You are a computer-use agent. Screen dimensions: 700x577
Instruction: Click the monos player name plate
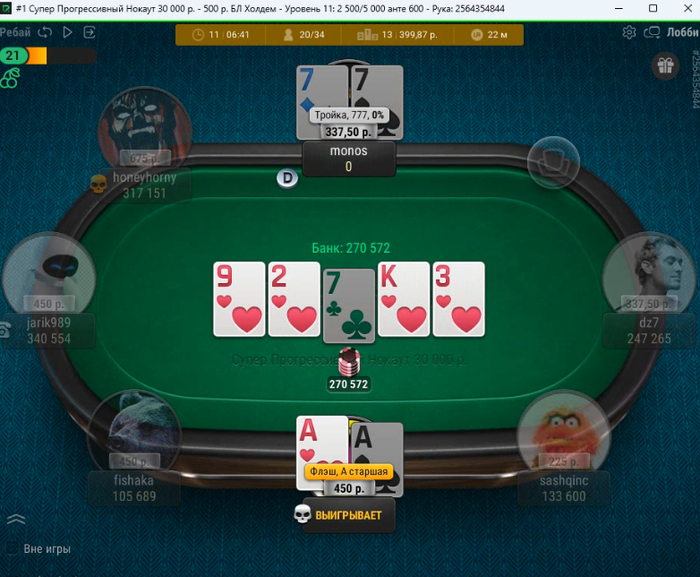[349, 159]
